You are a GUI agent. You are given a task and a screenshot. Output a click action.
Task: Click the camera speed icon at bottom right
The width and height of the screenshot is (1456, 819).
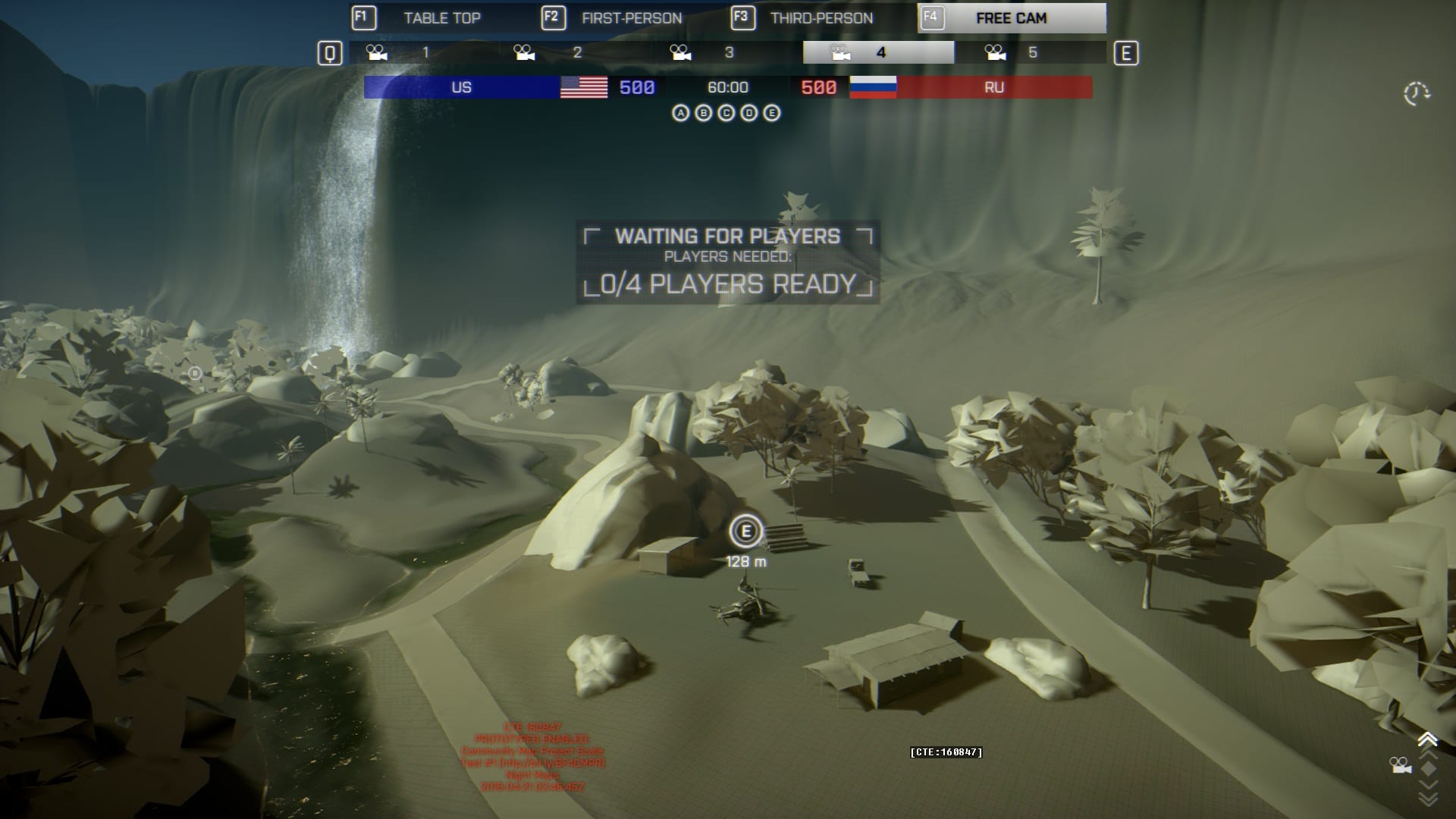1400,765
